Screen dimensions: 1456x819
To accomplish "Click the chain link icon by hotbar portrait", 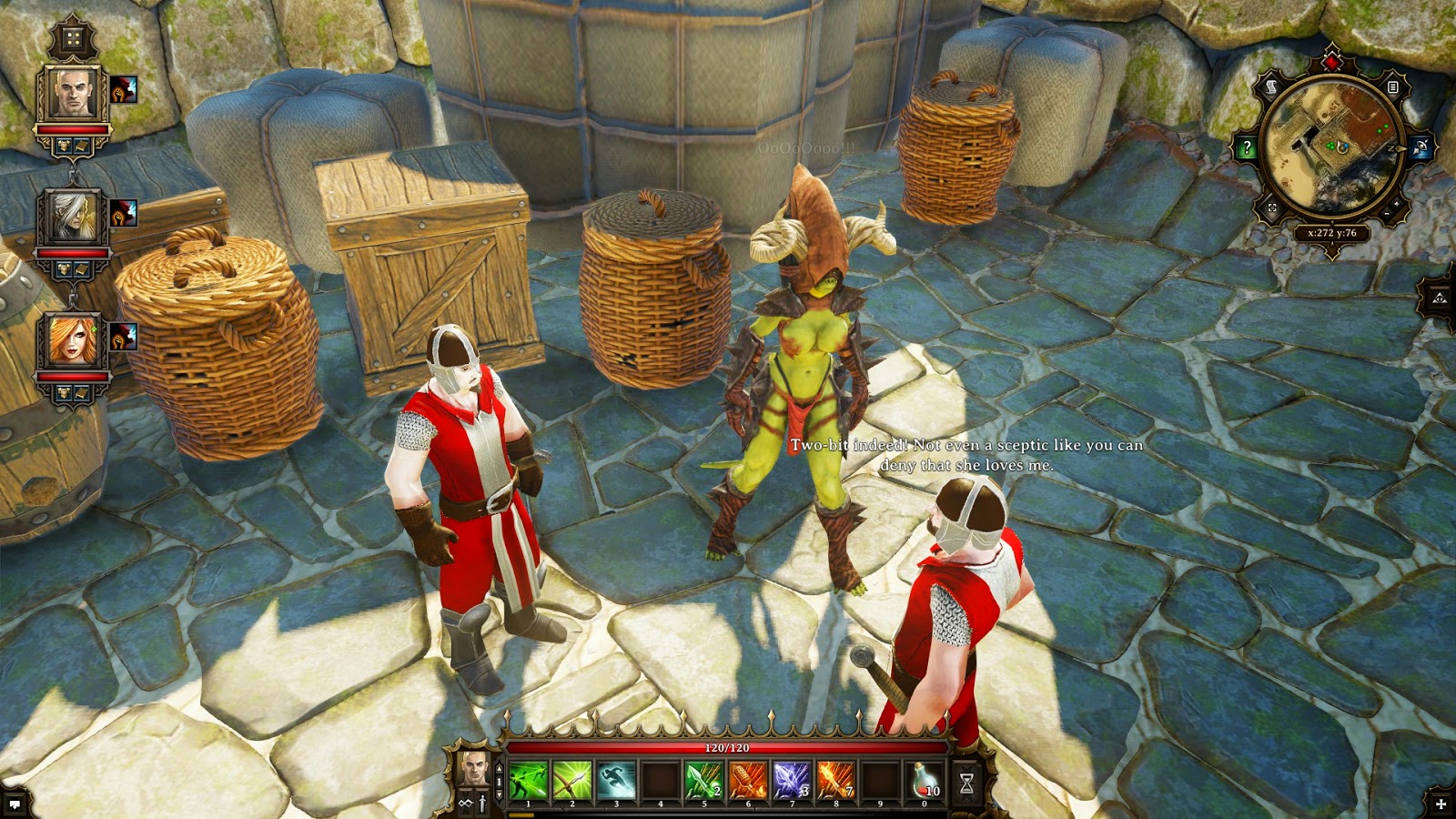I will [x=466, y=803].
